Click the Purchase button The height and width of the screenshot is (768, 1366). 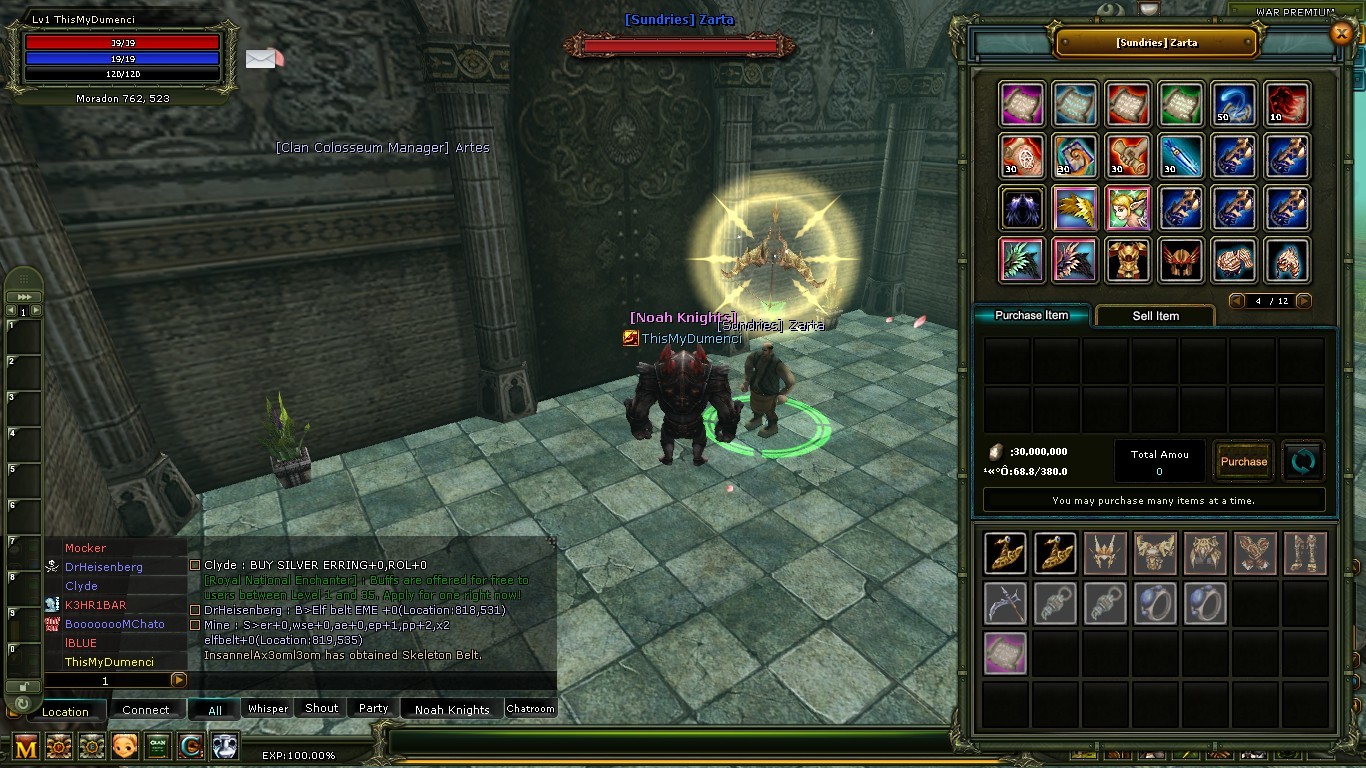click(1244, 461)
